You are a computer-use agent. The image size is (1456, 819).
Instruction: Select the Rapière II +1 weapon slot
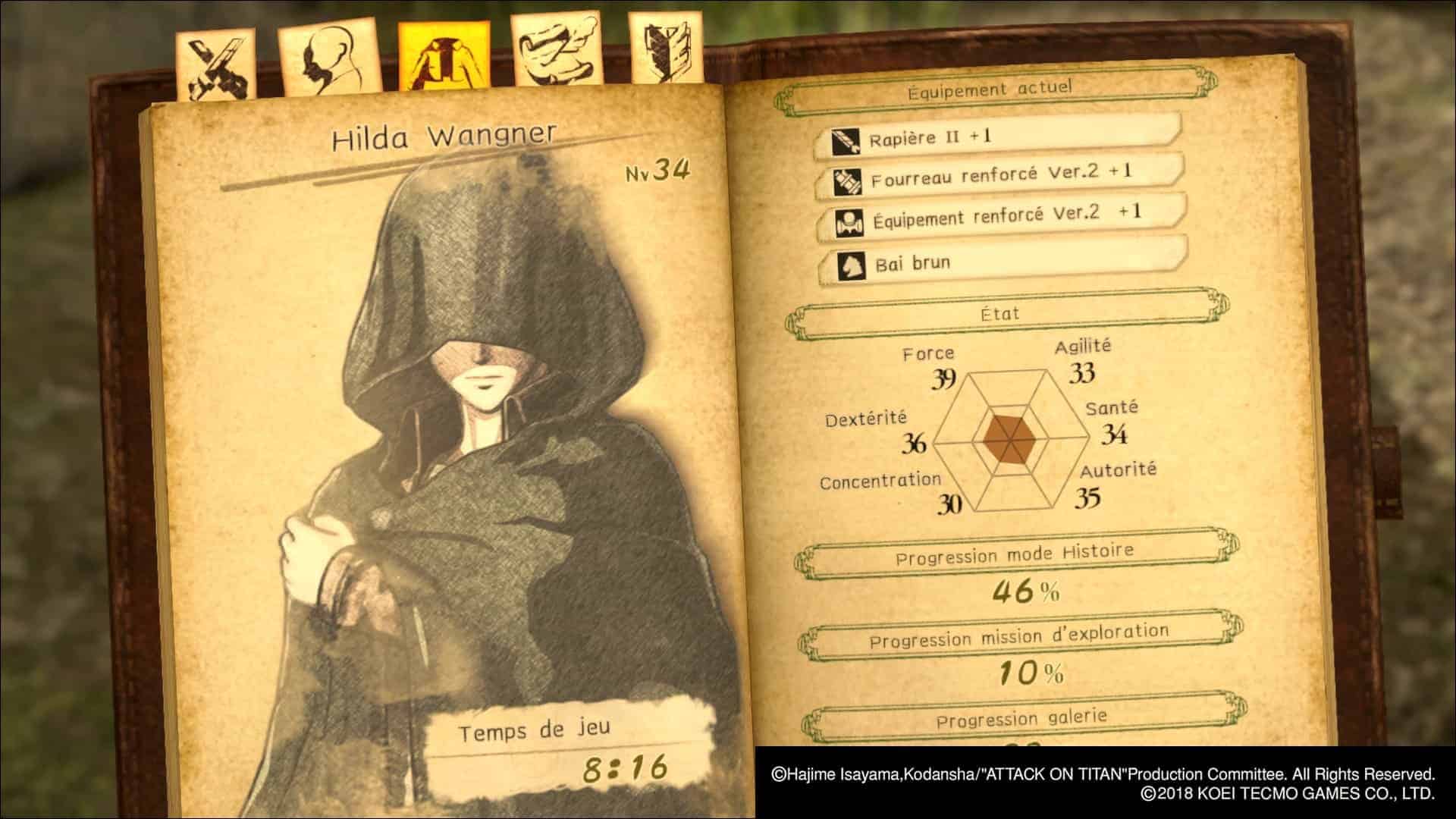pyautogui.click(x=997, y=137)
